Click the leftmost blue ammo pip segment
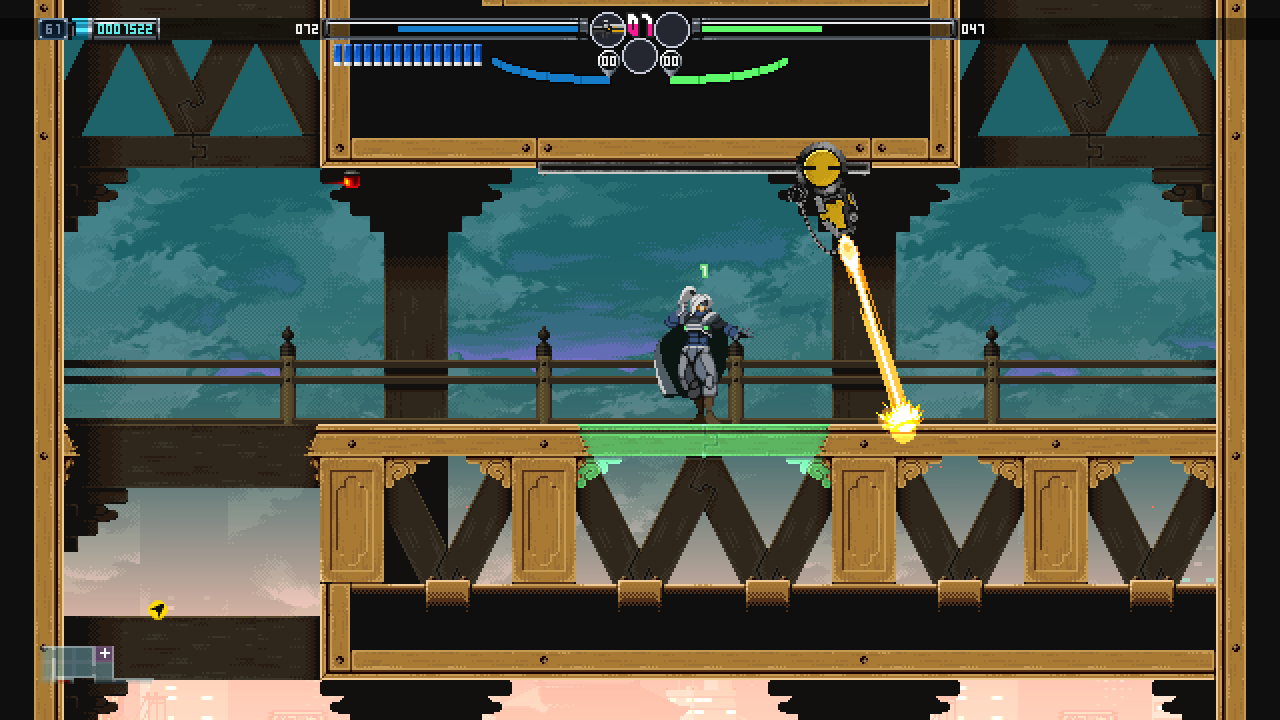This screenshot has width=1280, height=720. 340,57
